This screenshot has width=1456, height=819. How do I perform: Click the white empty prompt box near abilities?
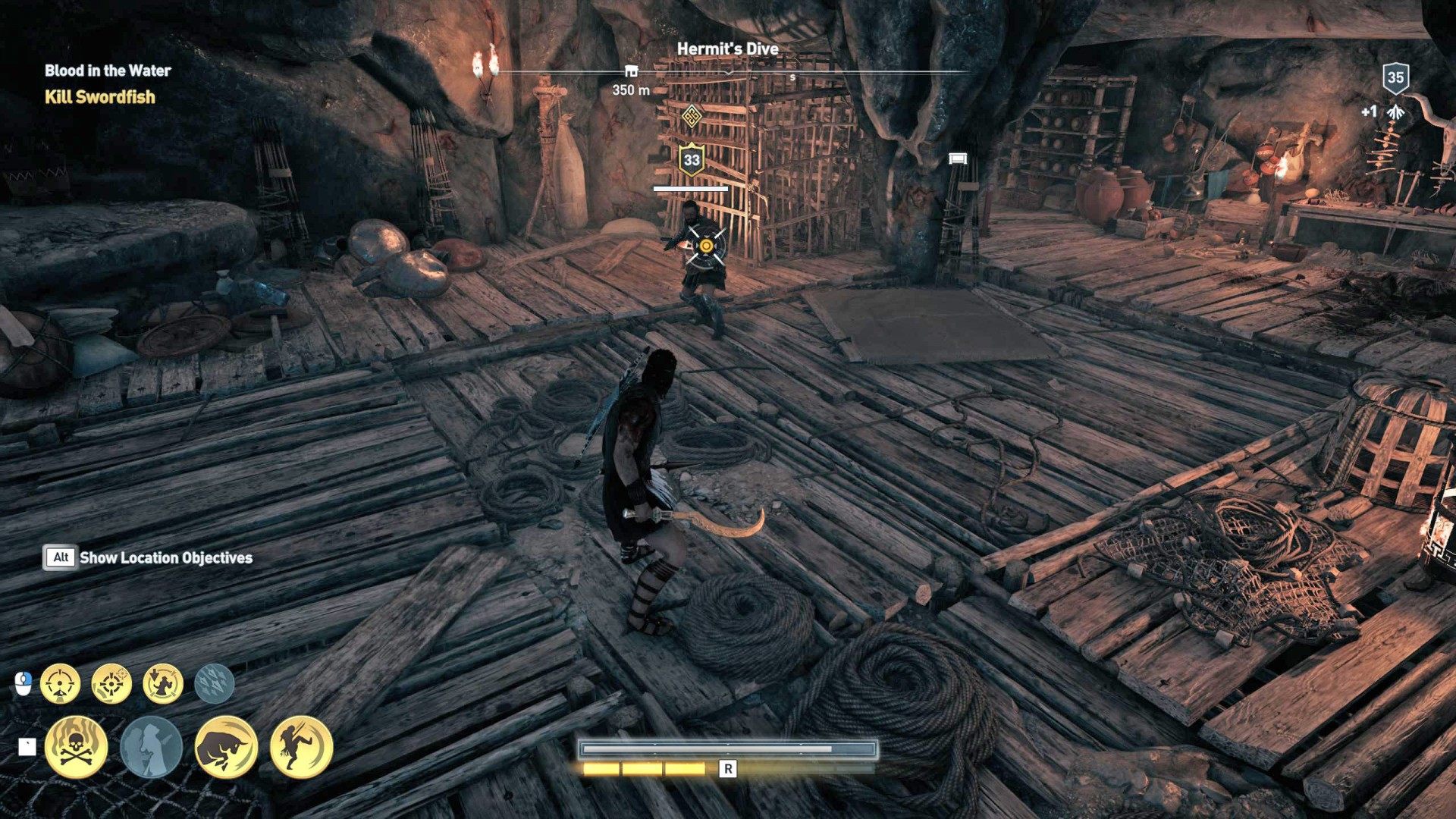pos(27,745)
